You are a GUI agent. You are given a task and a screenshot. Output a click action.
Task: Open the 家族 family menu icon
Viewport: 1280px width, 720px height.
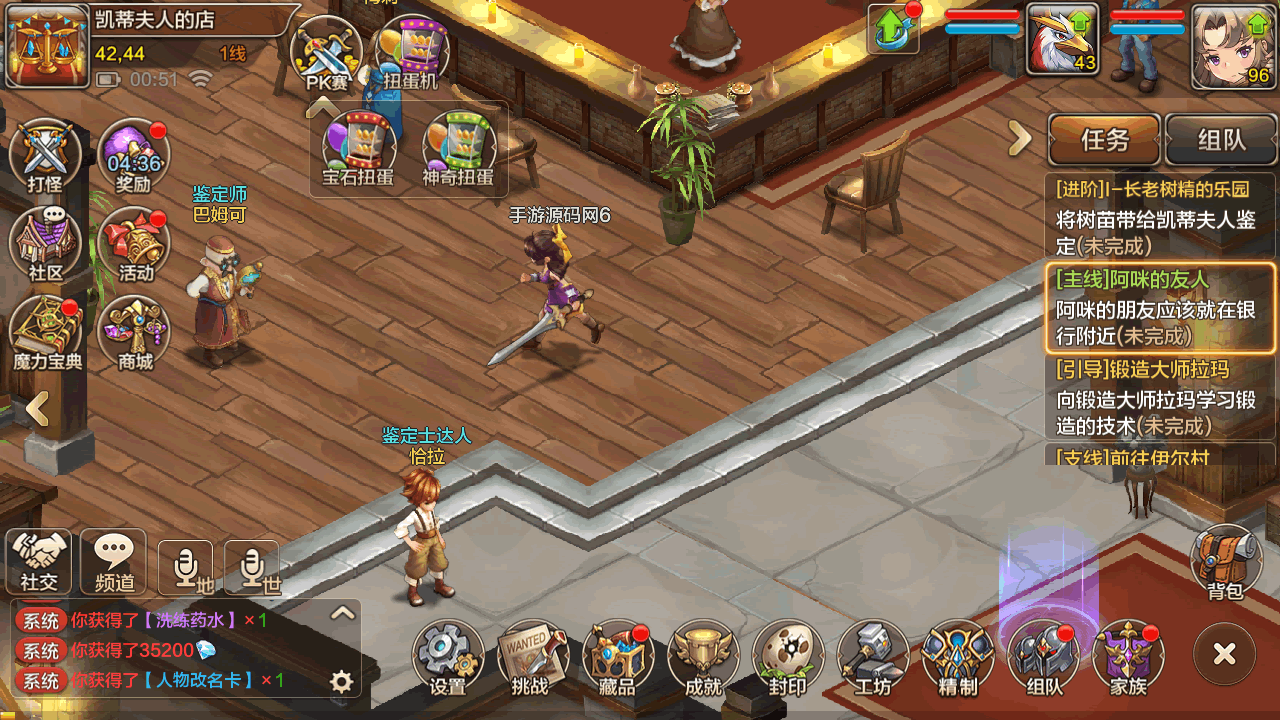tap(1128, 656)
